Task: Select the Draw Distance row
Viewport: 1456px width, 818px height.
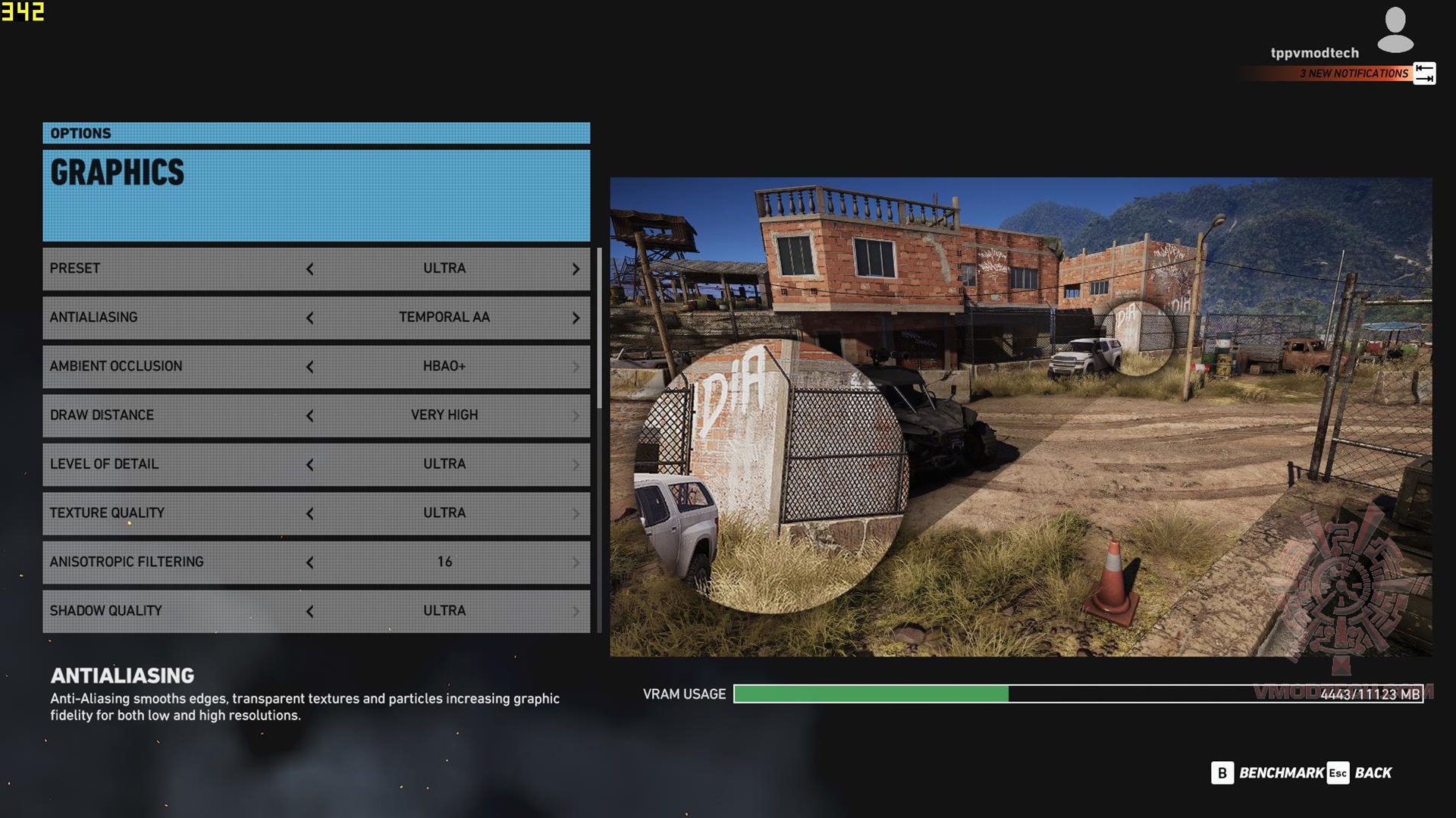Action: 174,415
